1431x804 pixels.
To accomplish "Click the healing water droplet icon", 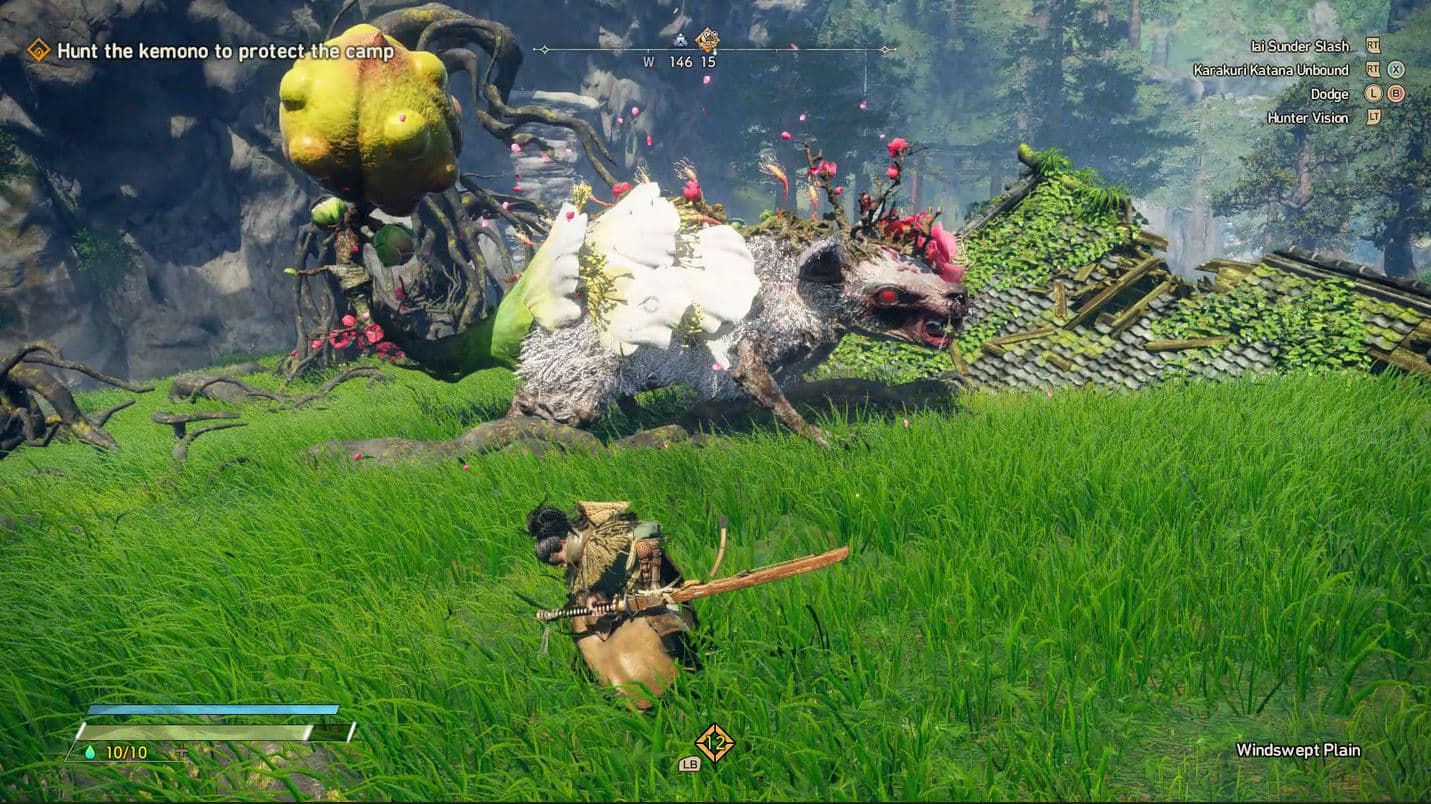I will [90, 752].
